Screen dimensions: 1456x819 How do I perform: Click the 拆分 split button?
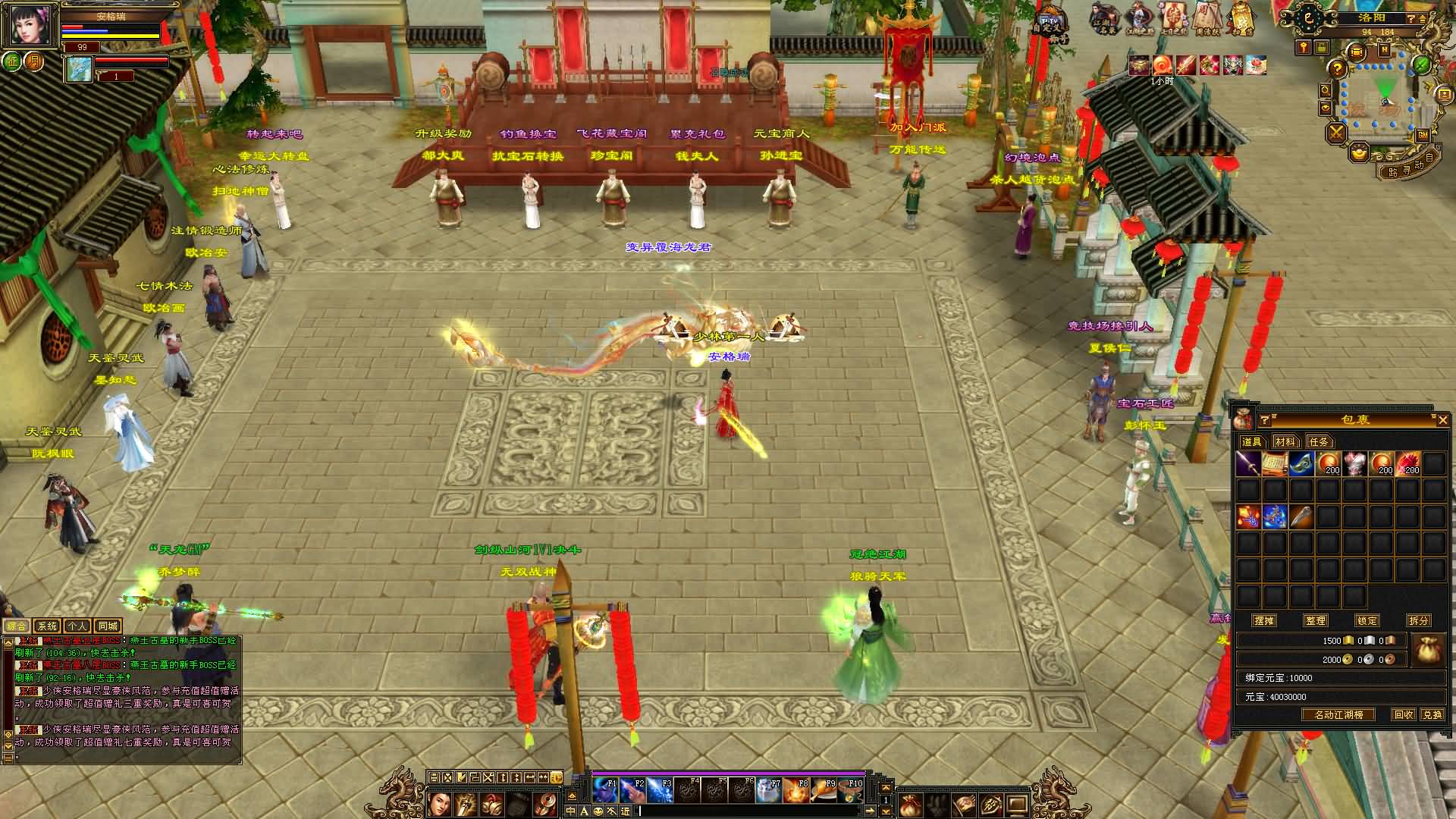[1418, 620]
